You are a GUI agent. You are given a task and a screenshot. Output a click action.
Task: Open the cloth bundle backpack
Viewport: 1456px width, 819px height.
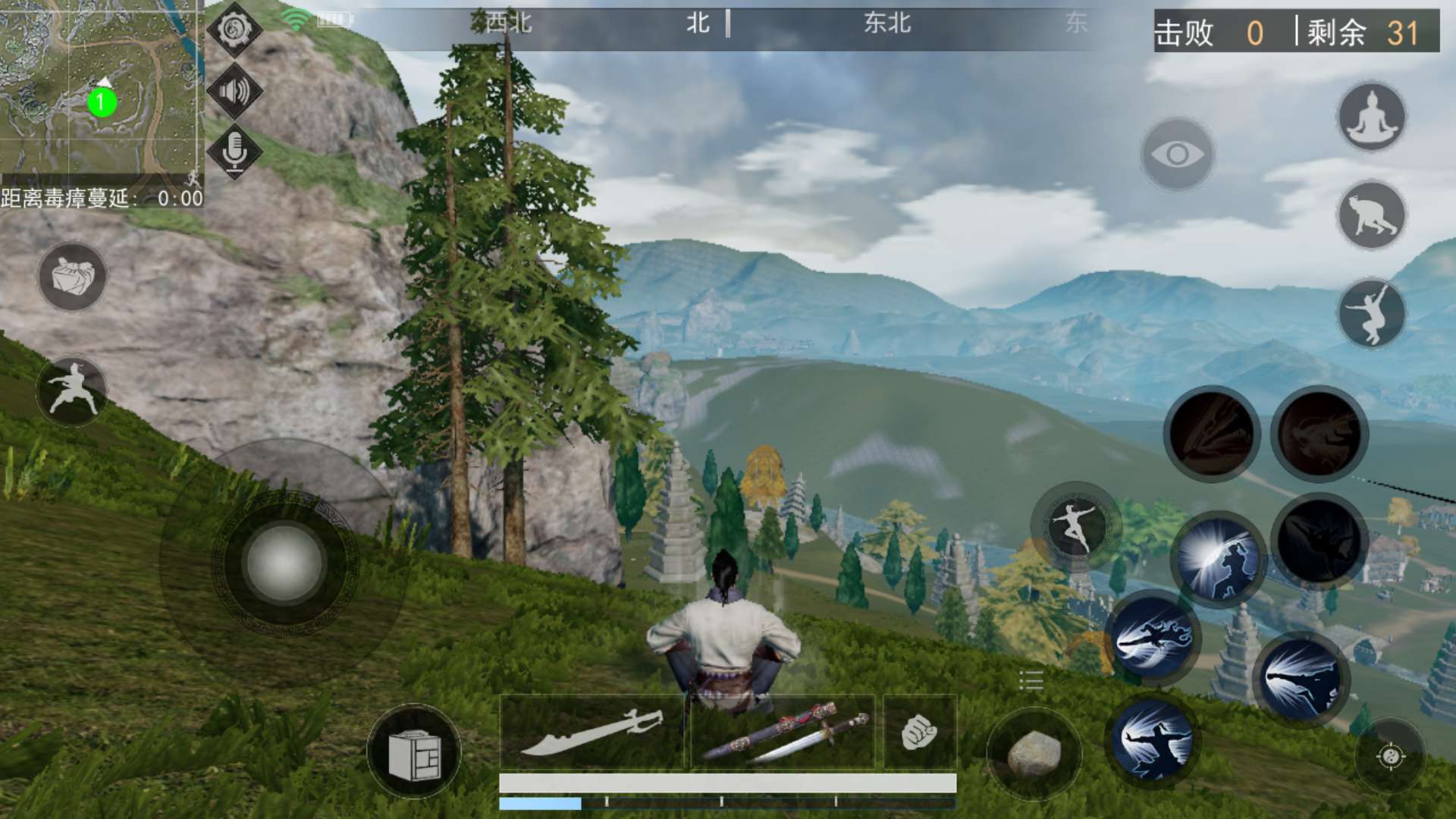[x=72, y=277]
